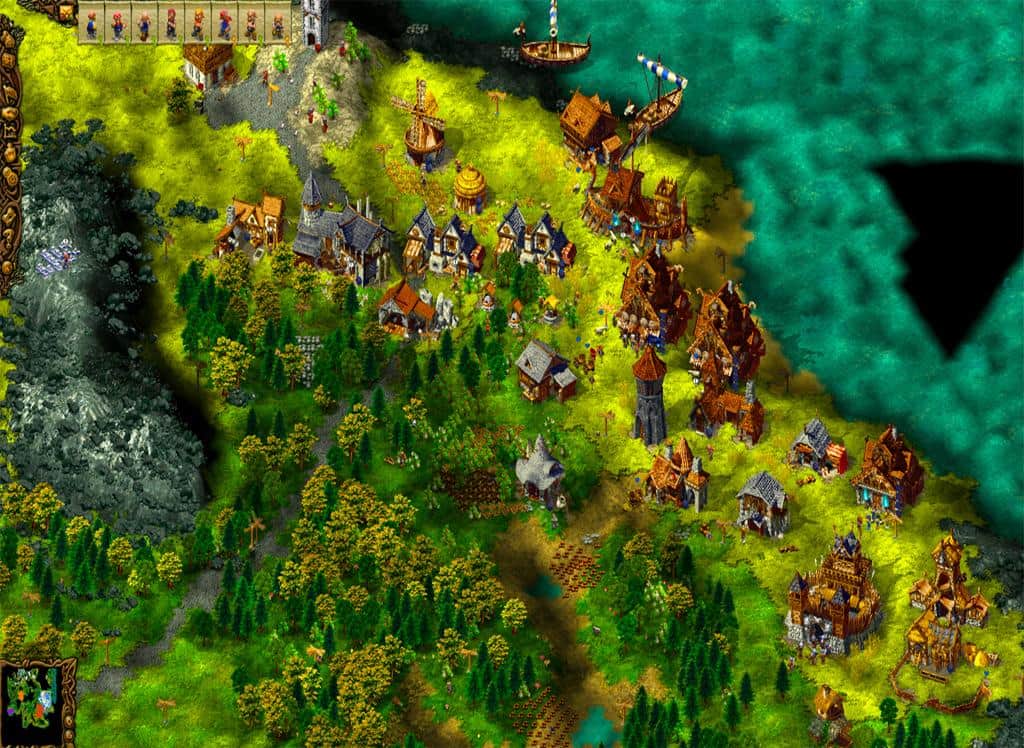Click the golden emblem button beside the portraits

pos(65,12)
